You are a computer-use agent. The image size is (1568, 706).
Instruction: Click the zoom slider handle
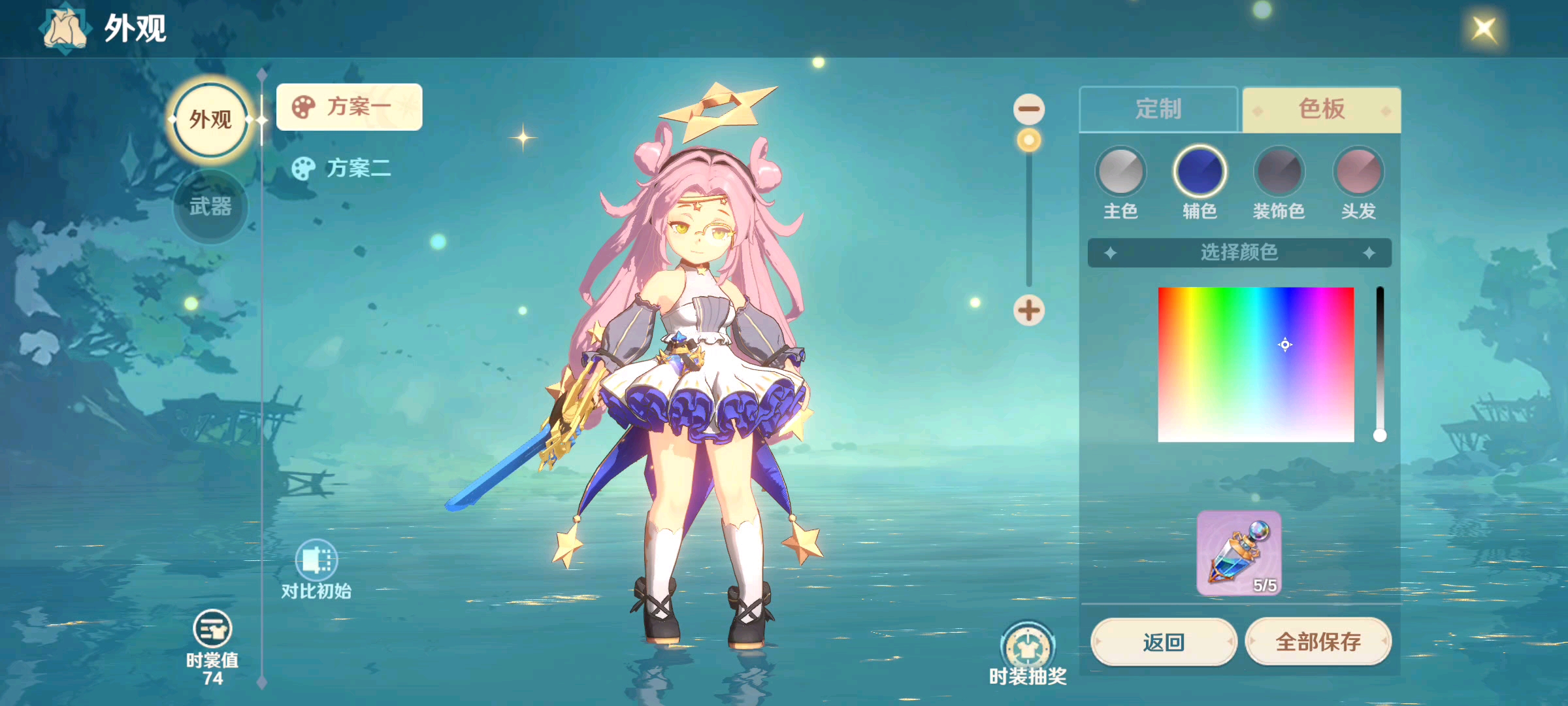click(x=1028, y=140)
